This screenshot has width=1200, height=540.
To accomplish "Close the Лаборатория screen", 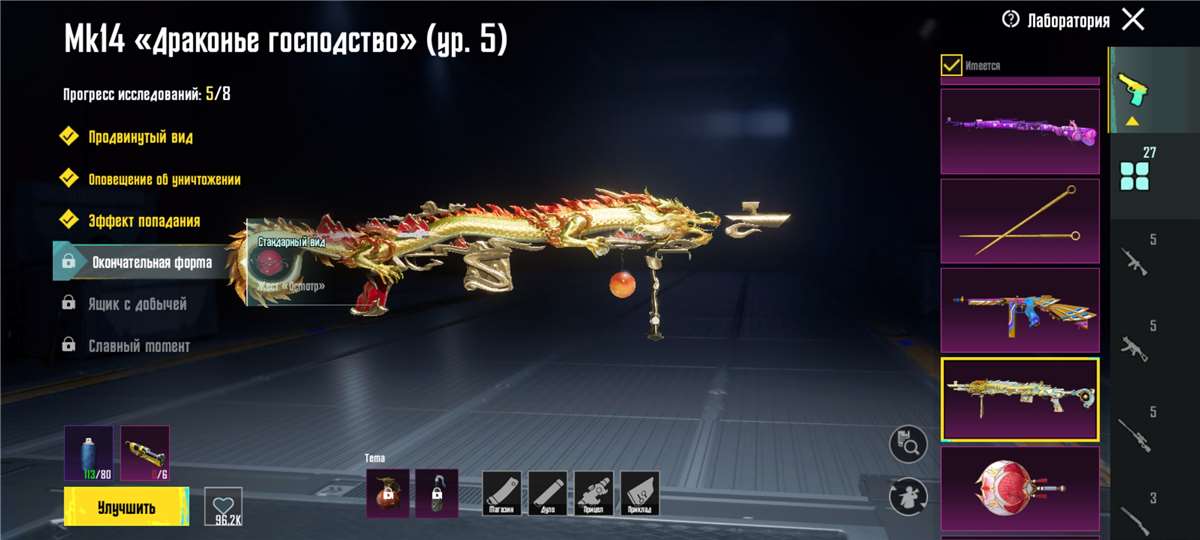I will [x=1133, y=19].
